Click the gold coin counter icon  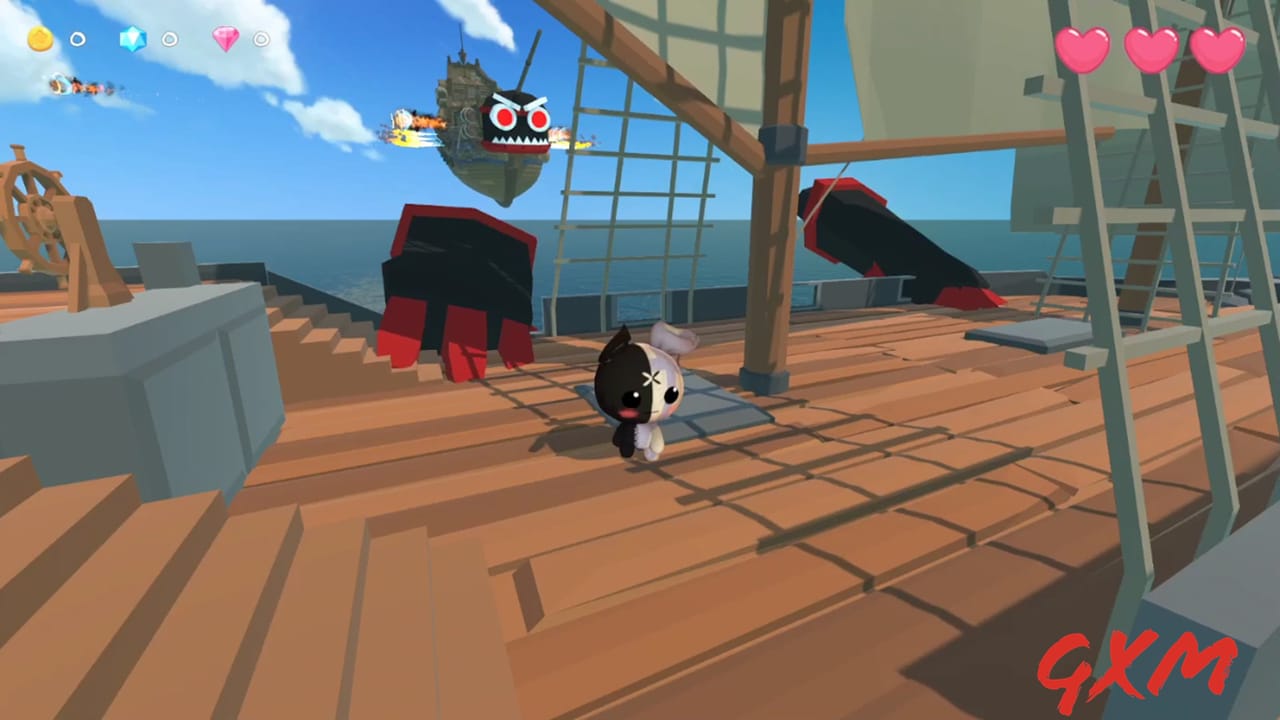point(40,39)
